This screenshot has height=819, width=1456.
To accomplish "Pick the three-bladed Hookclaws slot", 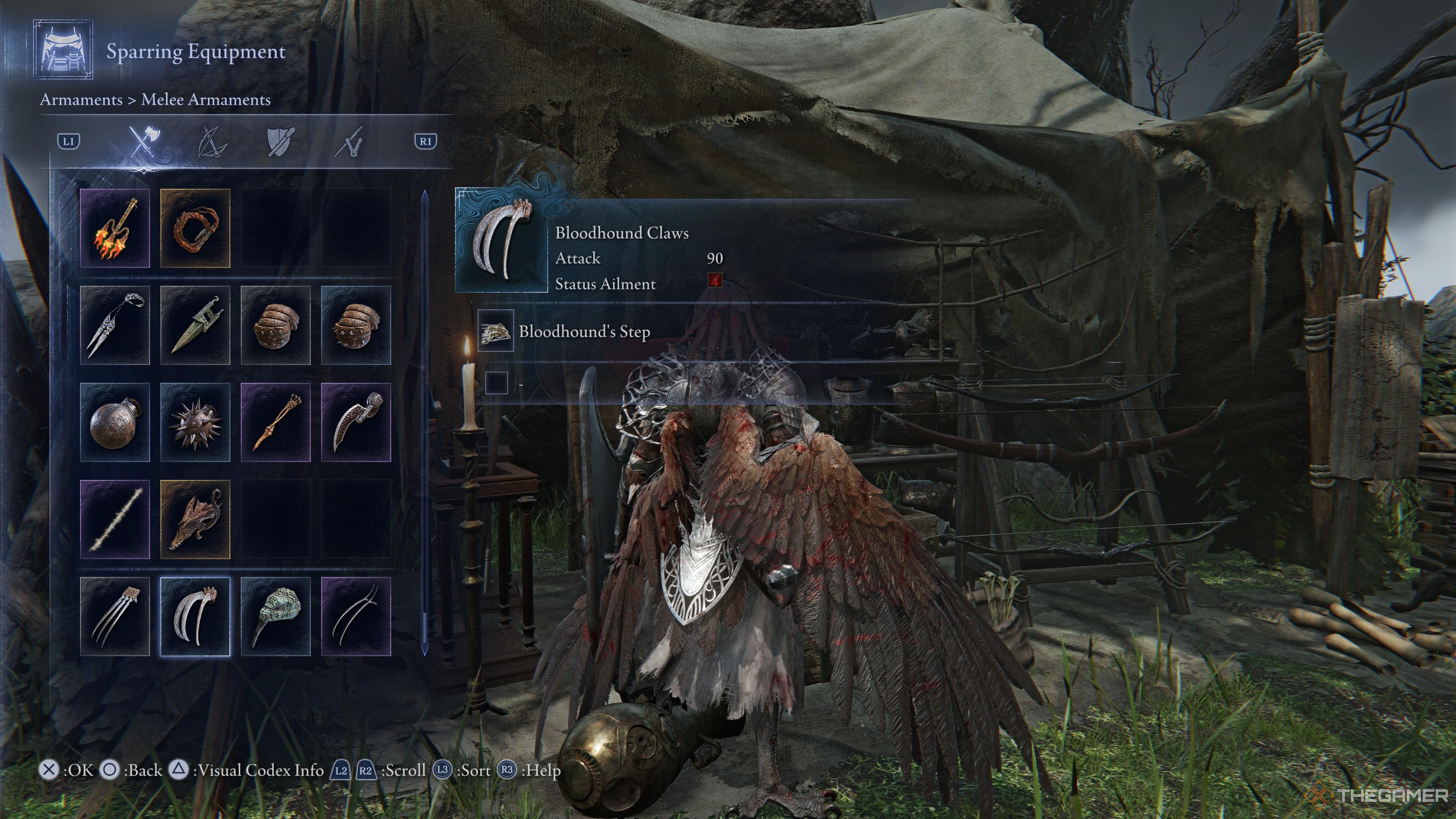I will [x=115, y=617].
